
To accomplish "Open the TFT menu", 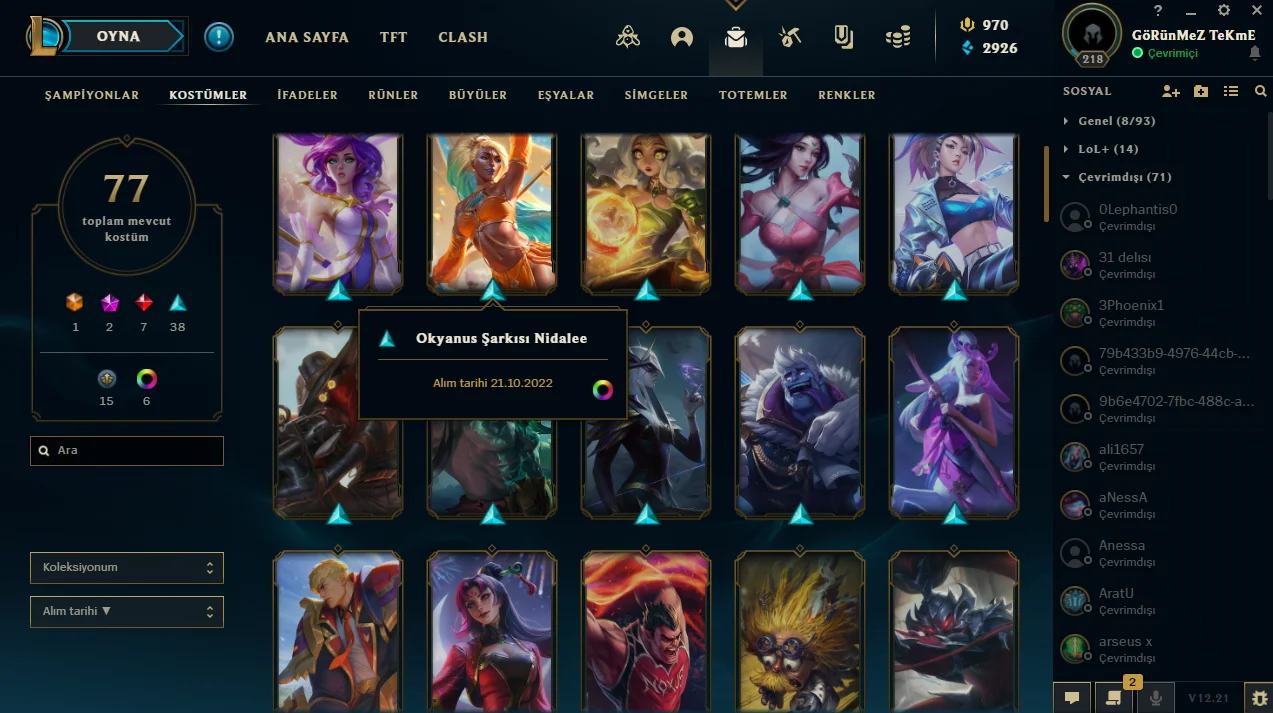I will (393, 37).
